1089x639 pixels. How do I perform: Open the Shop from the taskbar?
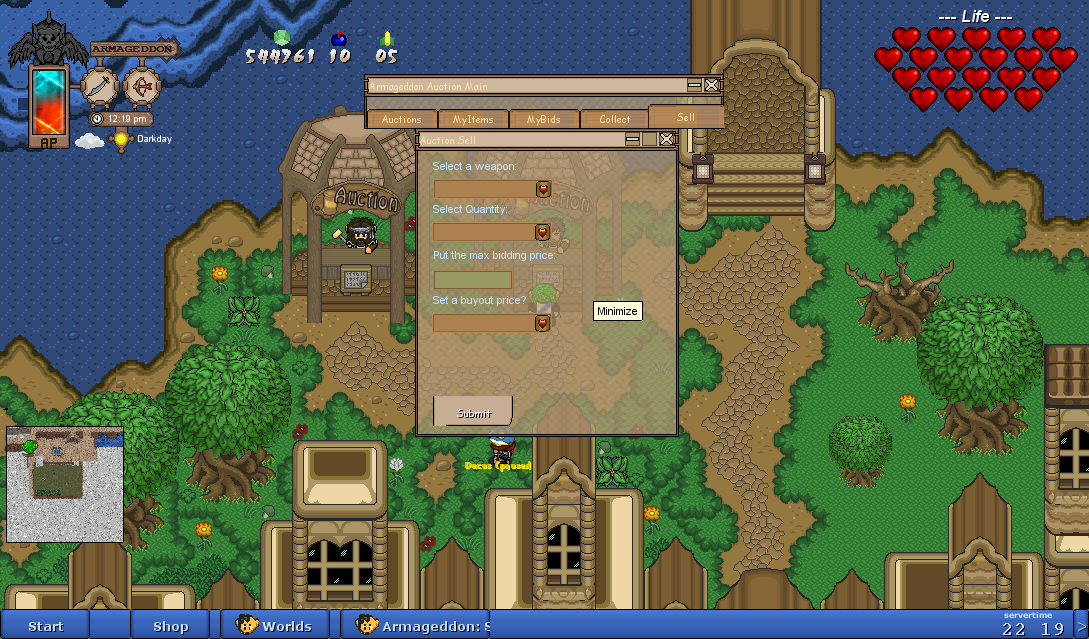(170, 626)
